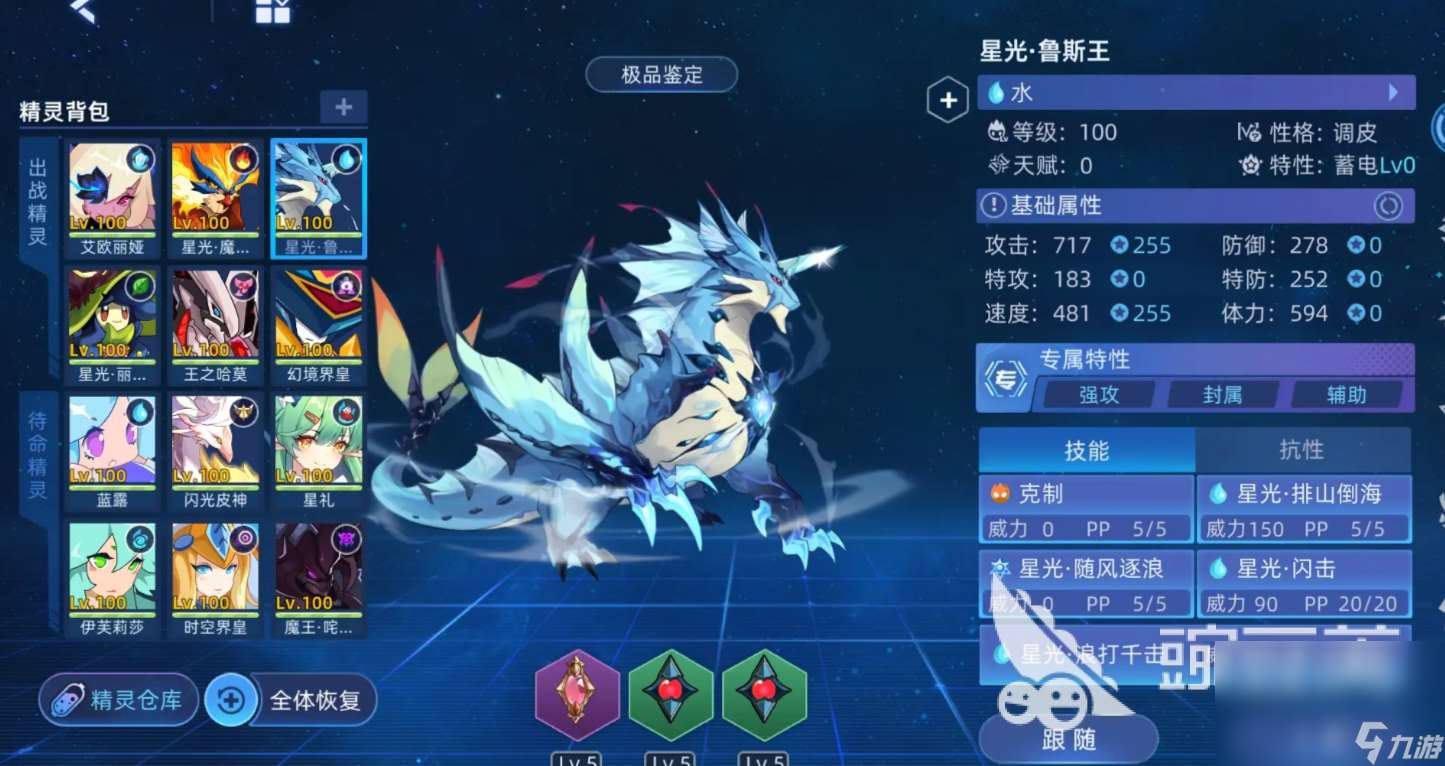Choose the 星光·闪击 skill
Screen dimensions: 1445x766
[x=1303, y=582]
